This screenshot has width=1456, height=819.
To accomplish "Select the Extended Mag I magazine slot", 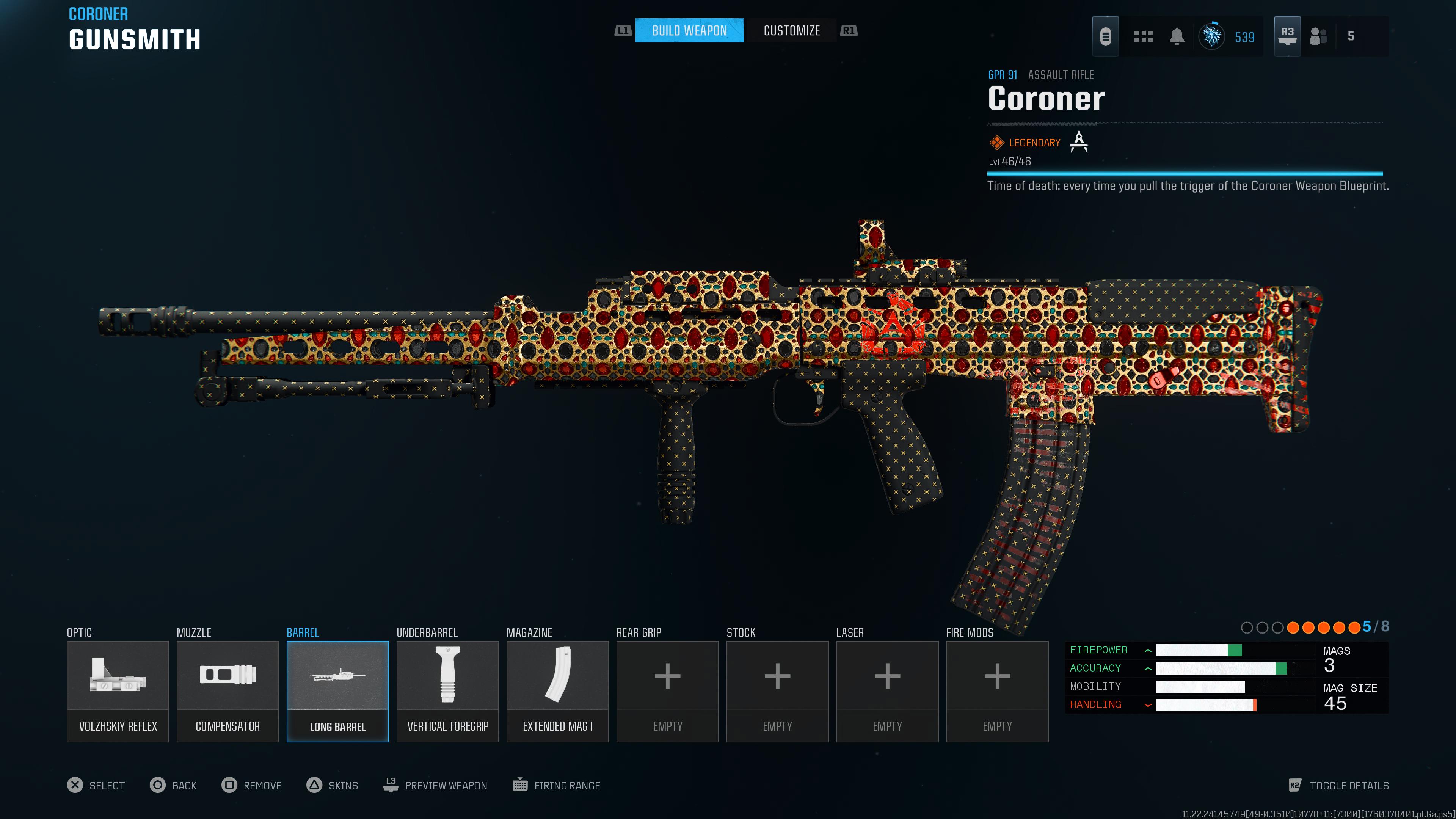I will click(x=557, y=691).
